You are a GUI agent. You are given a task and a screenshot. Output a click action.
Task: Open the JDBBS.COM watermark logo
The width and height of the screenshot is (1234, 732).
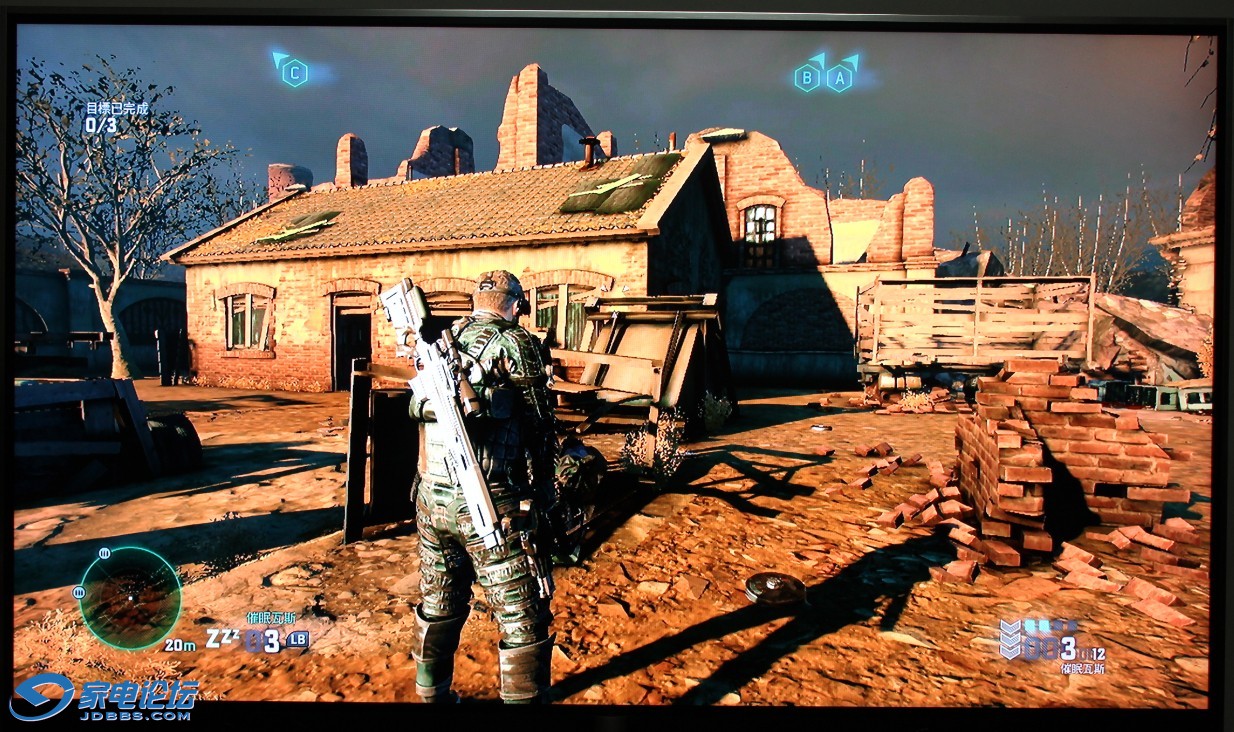(105, 698)
